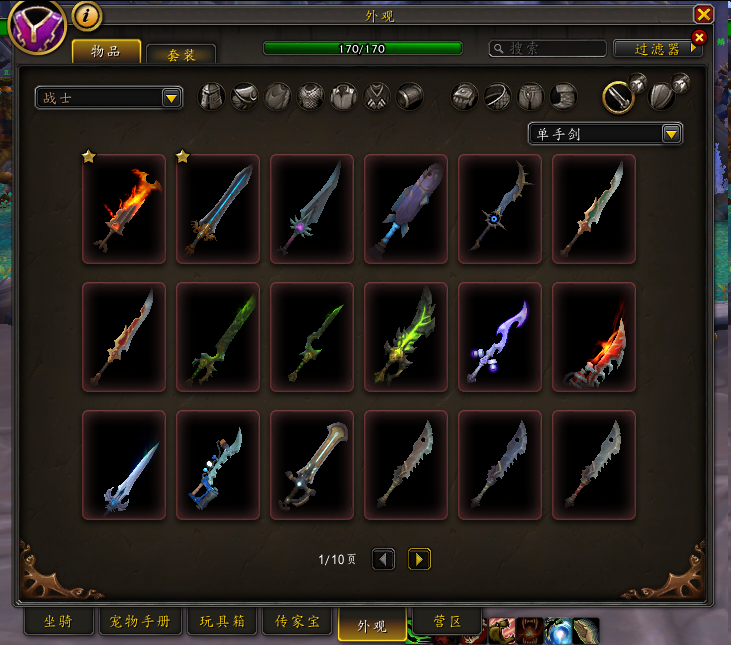
Task: Switch to the 套装 sets tab
Action: click(180, 55)
